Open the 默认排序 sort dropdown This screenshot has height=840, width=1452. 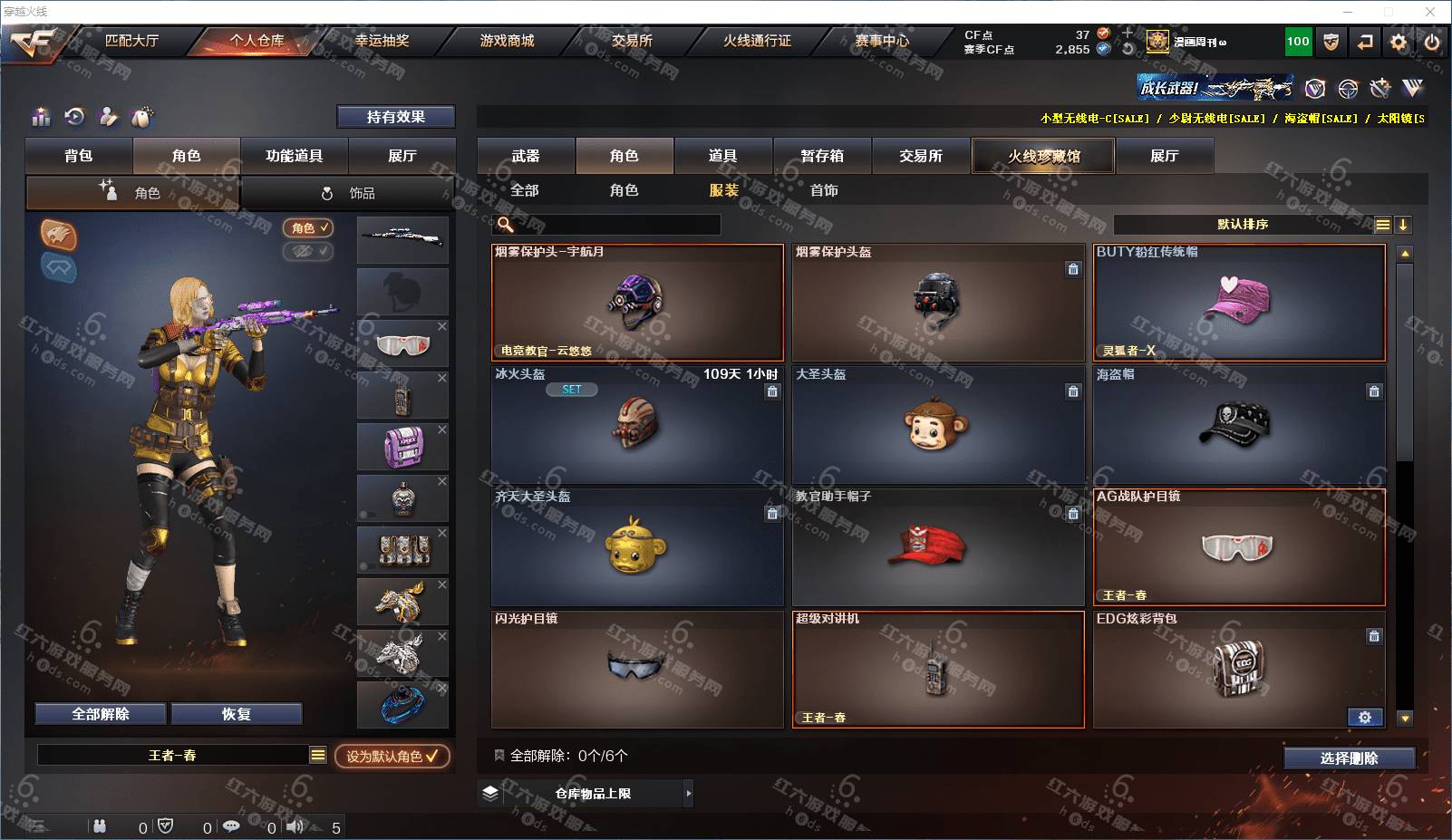[1243, 225]
